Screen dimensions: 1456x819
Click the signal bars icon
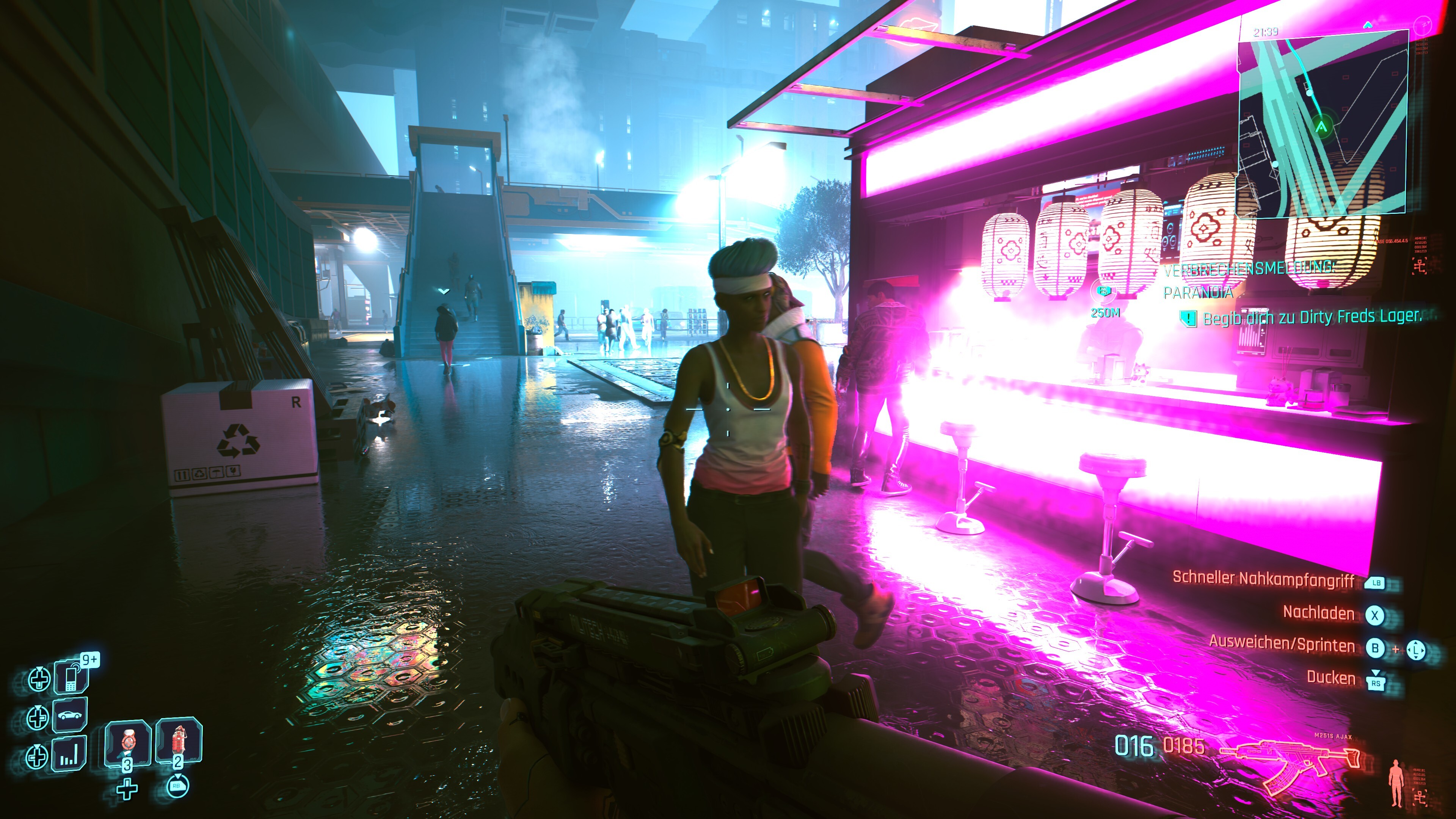(69, 754)
